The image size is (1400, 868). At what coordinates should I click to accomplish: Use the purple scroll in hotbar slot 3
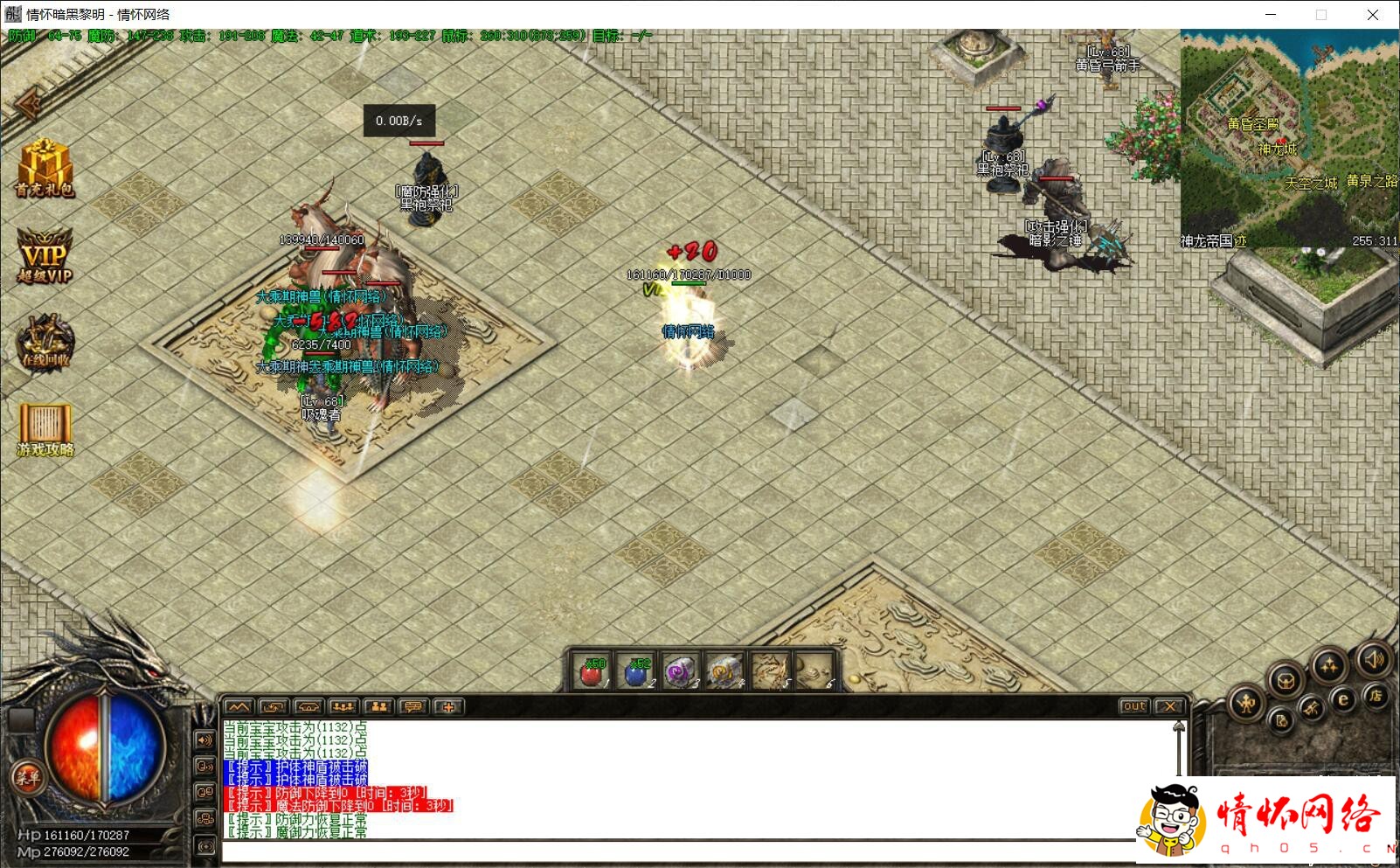(680, 672)
